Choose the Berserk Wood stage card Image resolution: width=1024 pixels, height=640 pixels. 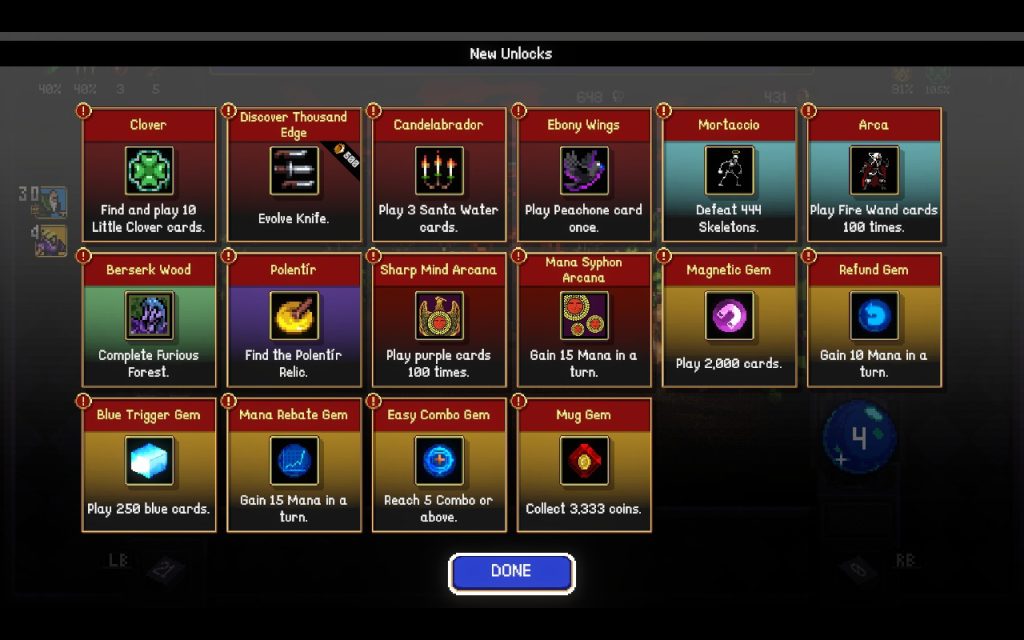click(x=149, y=320)
